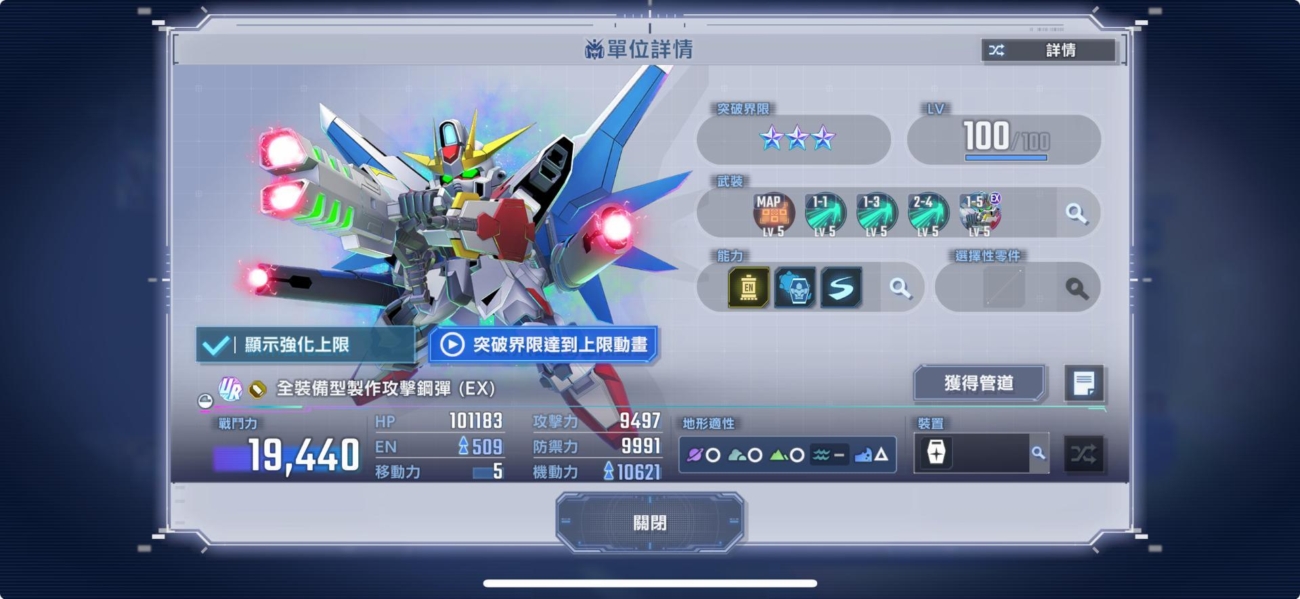This screenshot has width=1300, height=599.
Task: Select the 1-1 range weapon icon
Action: click(x=825, y=213)
